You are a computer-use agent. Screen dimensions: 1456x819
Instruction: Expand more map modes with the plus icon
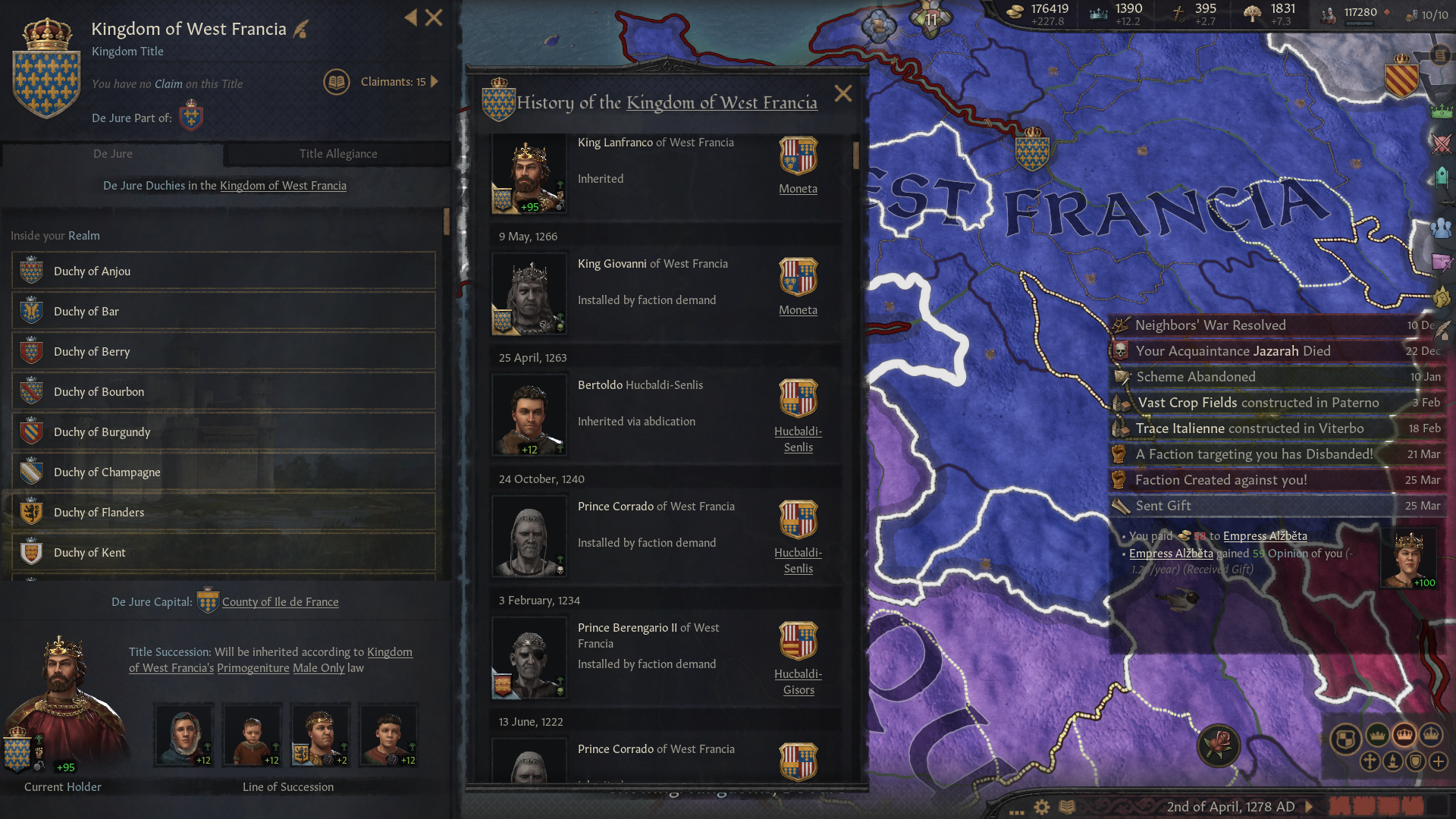[1439, 761]
